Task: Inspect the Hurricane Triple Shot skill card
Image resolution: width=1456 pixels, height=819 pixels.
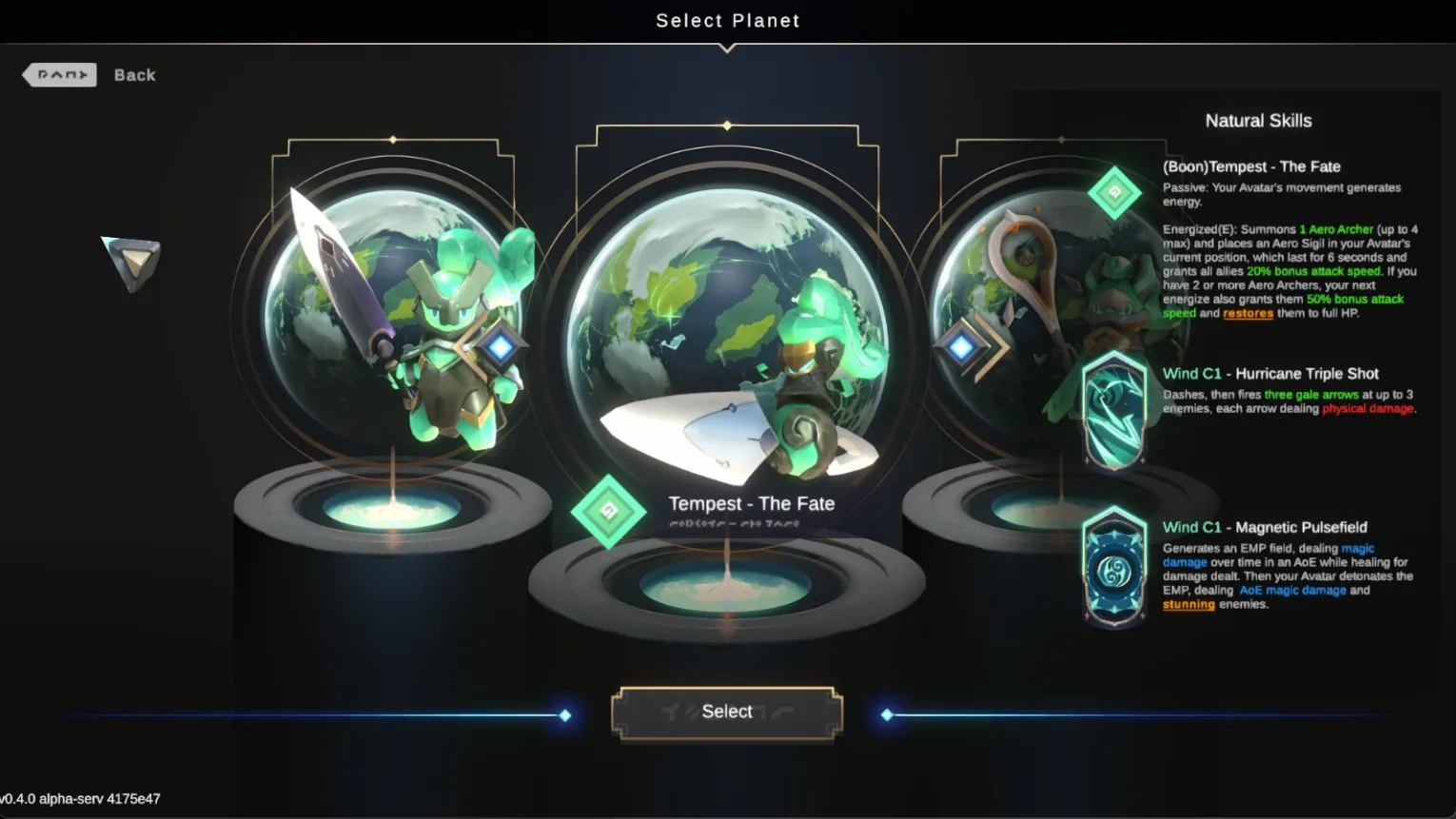Action: tap(1114, 411)
